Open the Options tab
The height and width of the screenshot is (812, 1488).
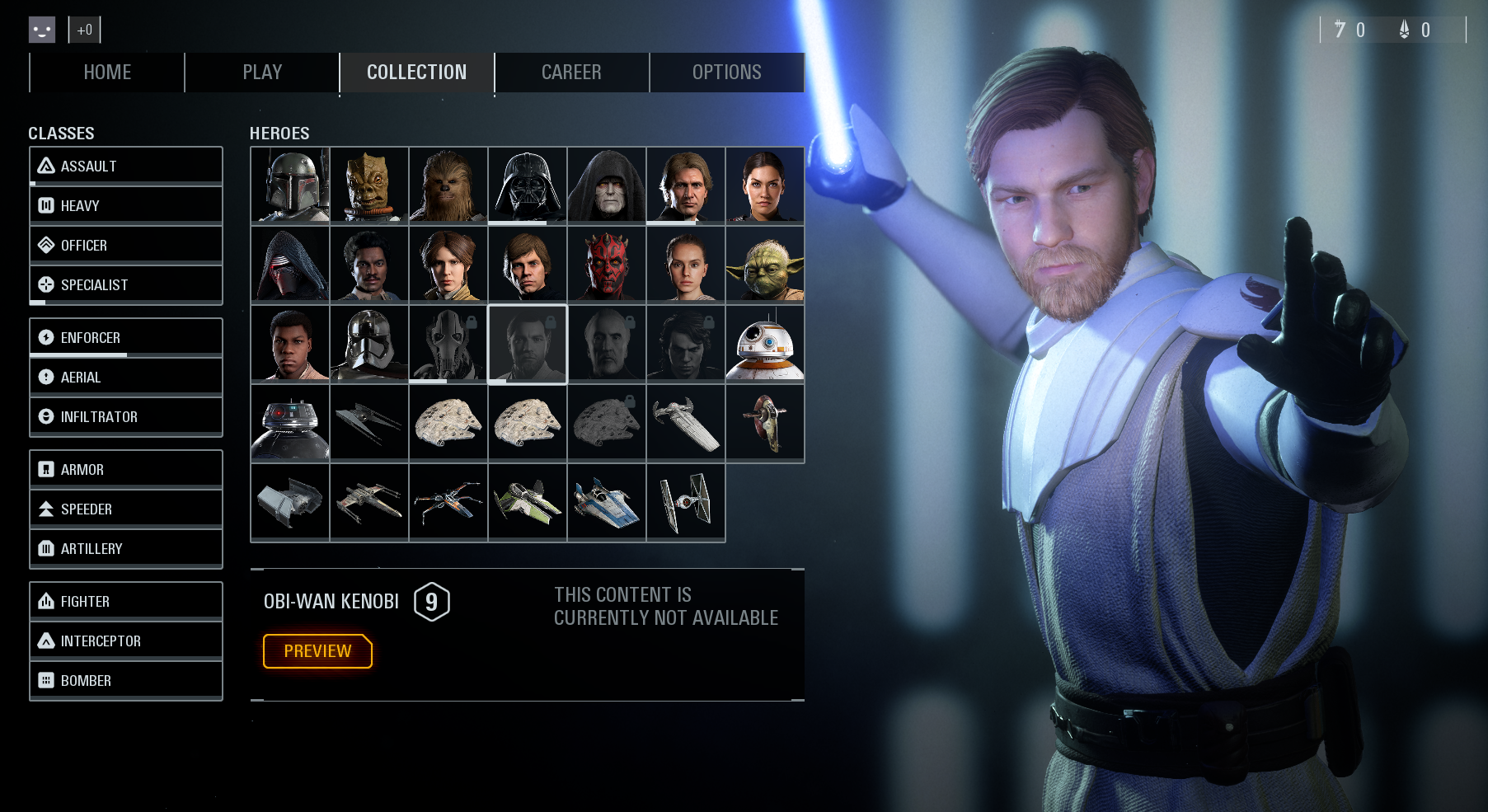(x=726, y=73)
